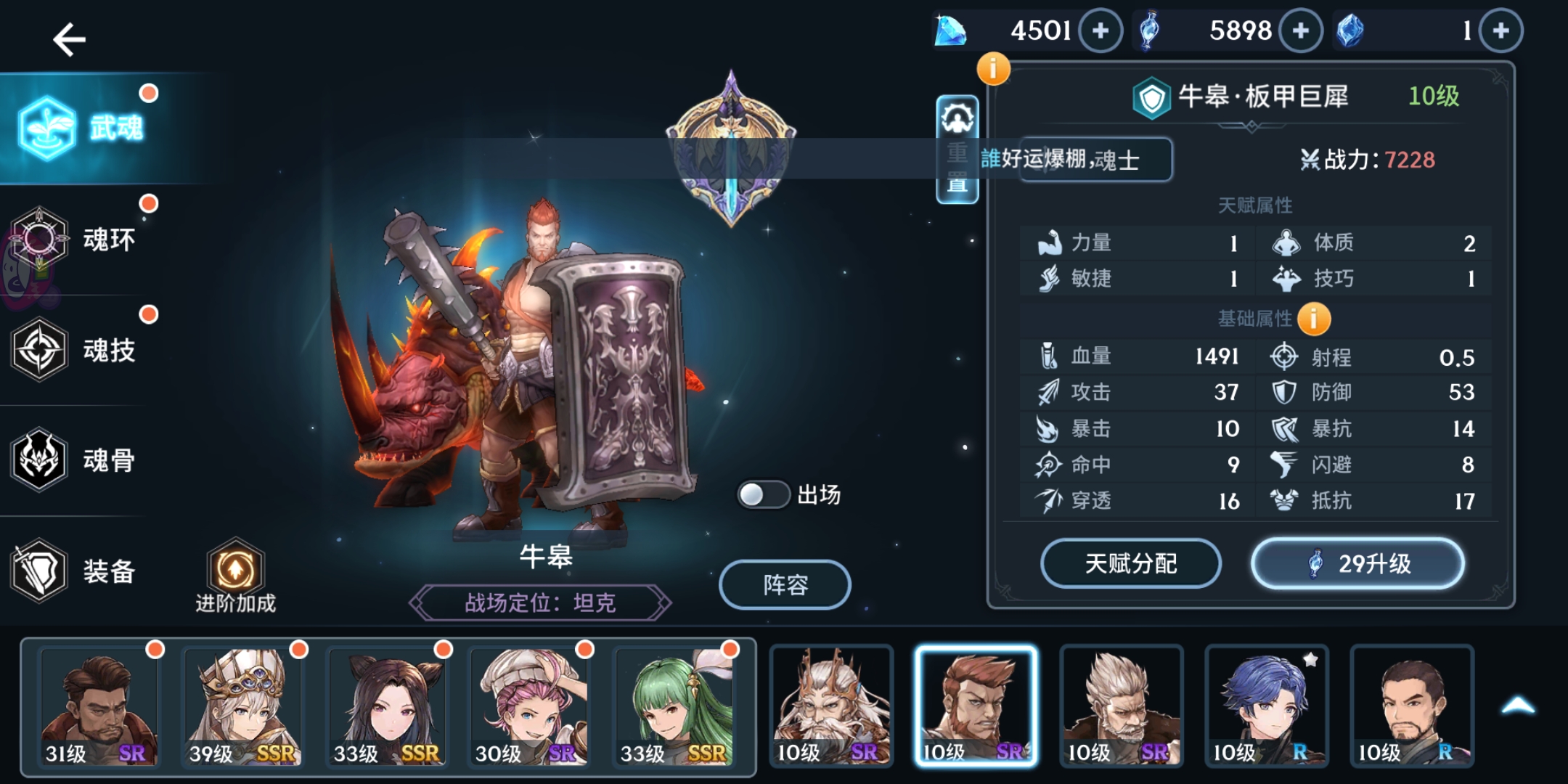Click the 基础属性 info icon
Screen dimensions: 1568x784
pos(1315,318)
